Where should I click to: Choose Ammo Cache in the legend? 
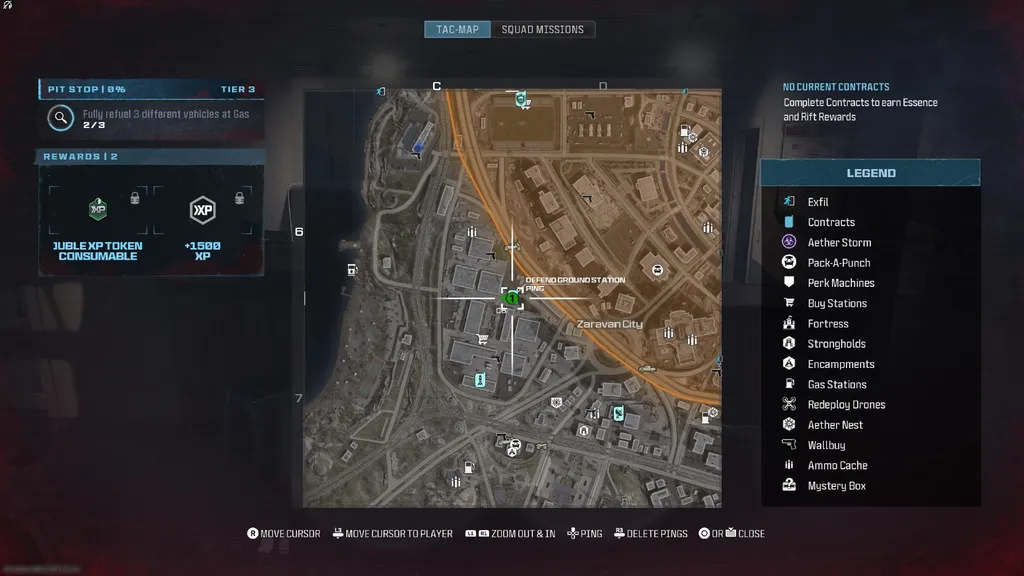pyautogui.click(x=838, y=465)
